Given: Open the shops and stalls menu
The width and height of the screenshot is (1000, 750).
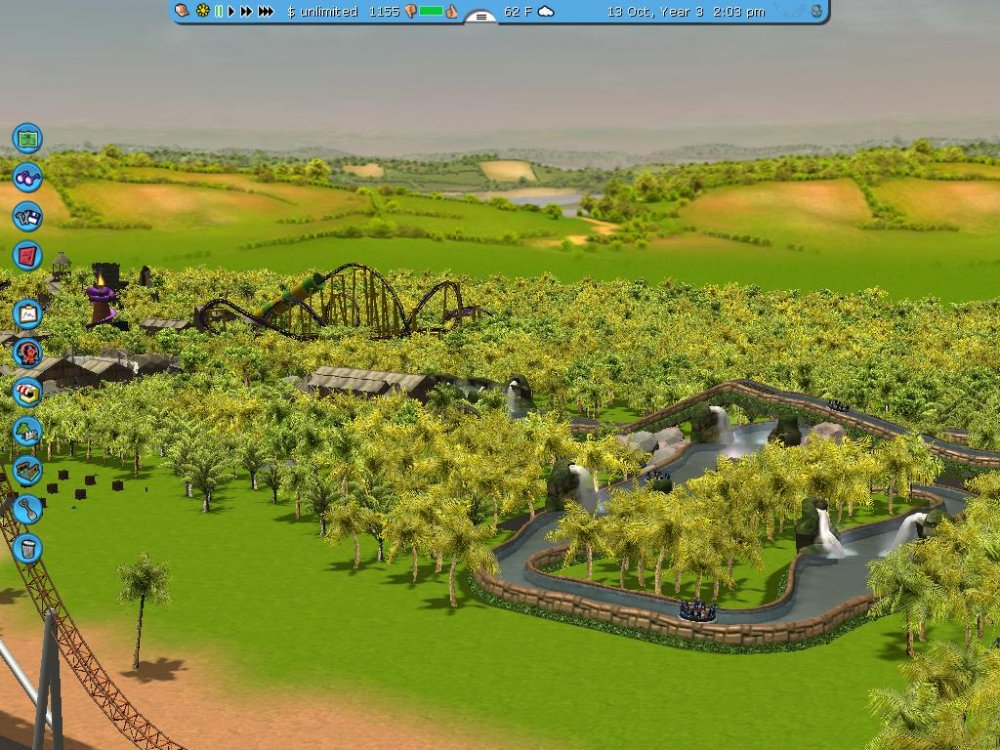Looking at the screenshot, I should [27, 392].
